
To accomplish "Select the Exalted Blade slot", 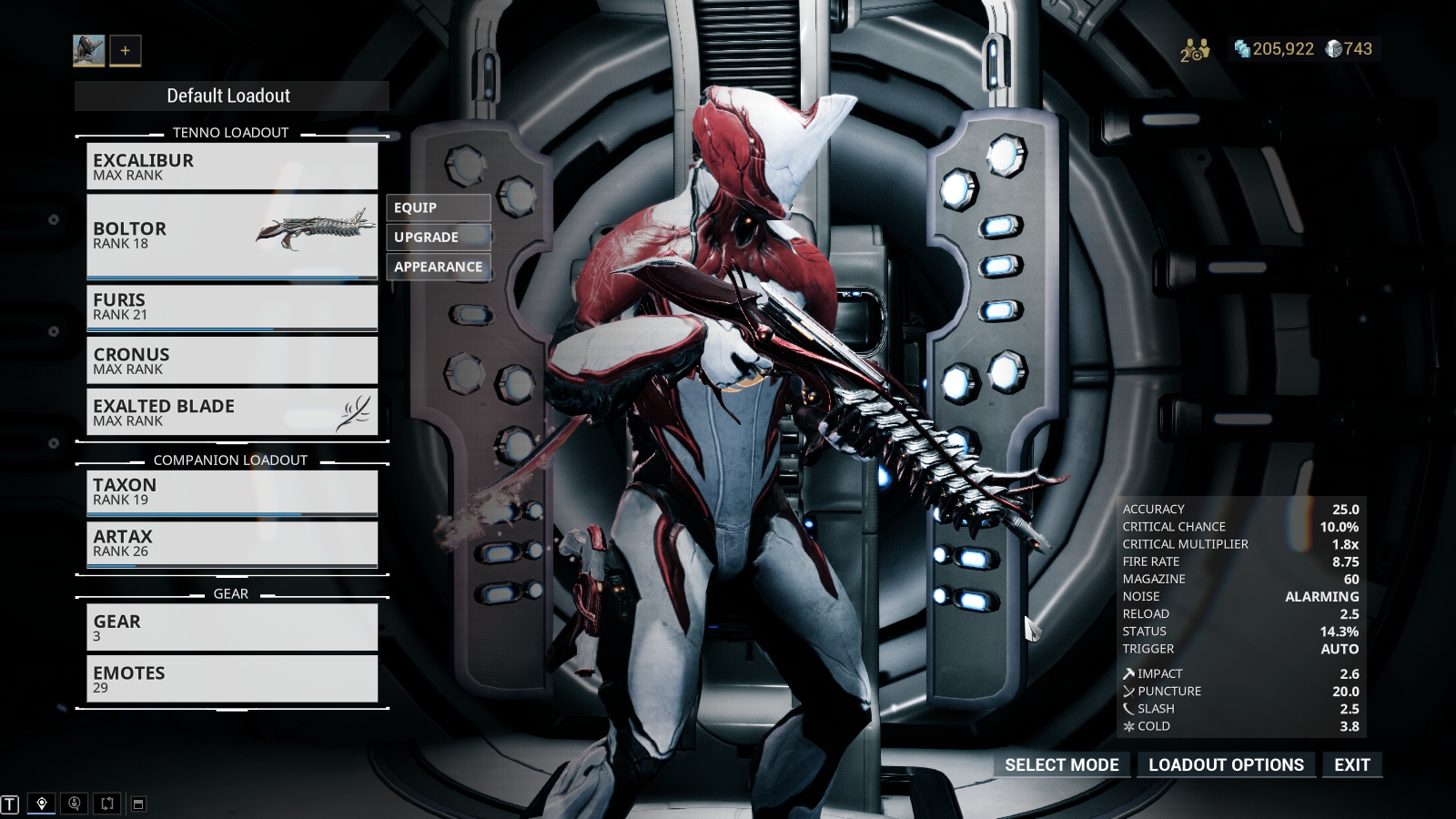I will (231, 412).
